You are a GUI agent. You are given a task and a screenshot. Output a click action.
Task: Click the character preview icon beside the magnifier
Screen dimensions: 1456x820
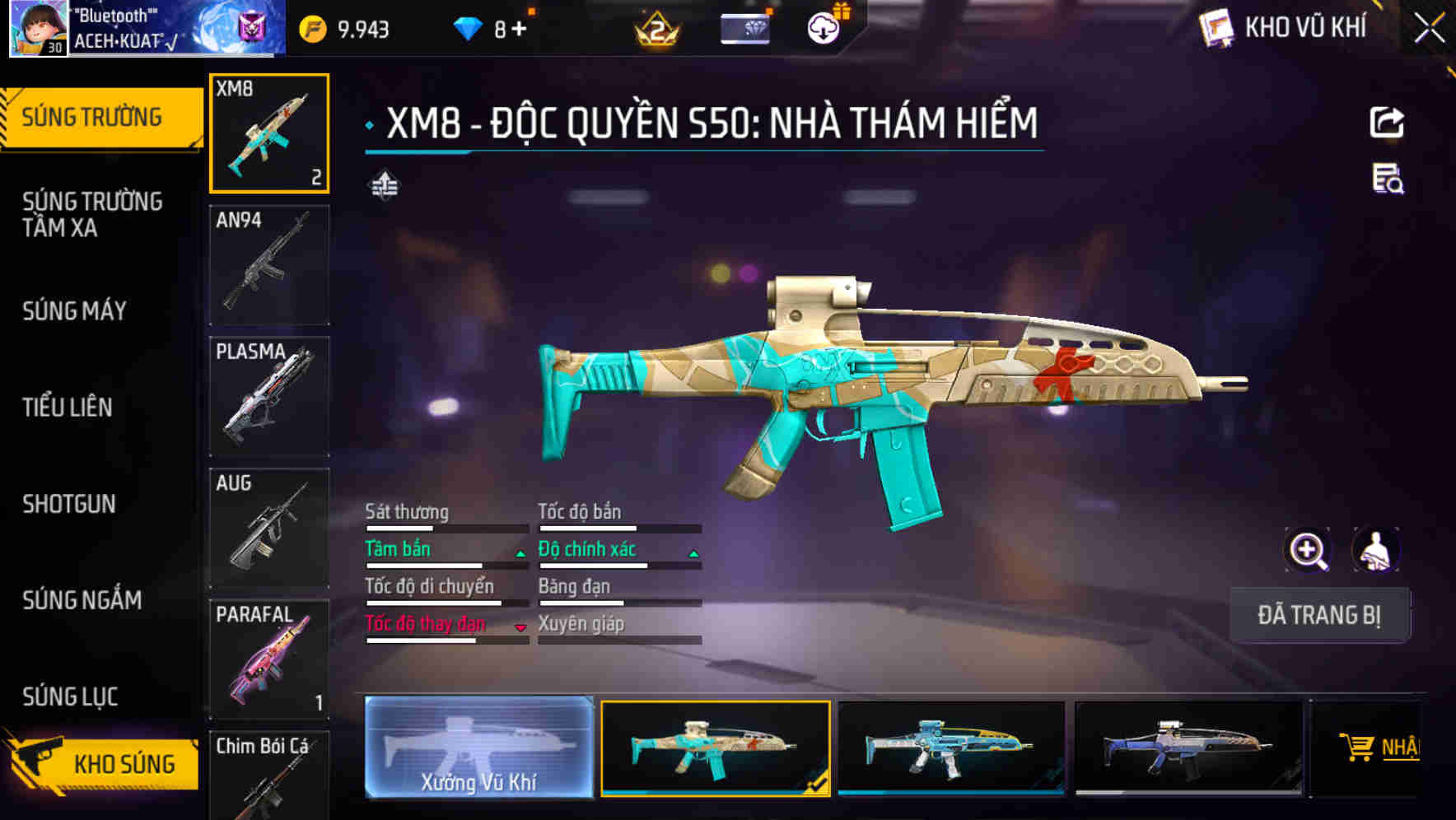[x=1376, y=550]
